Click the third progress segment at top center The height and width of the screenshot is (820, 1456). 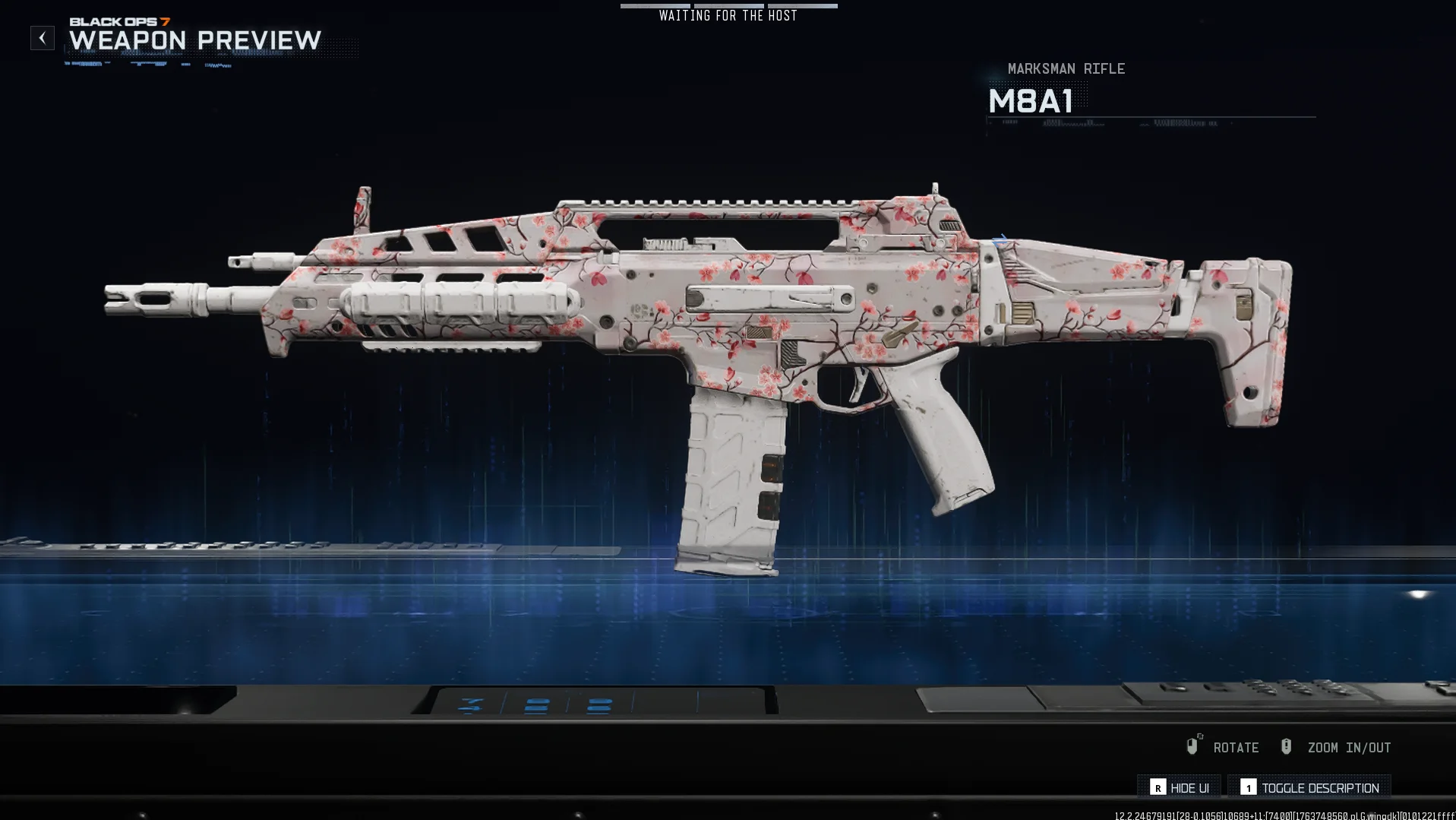803,5
